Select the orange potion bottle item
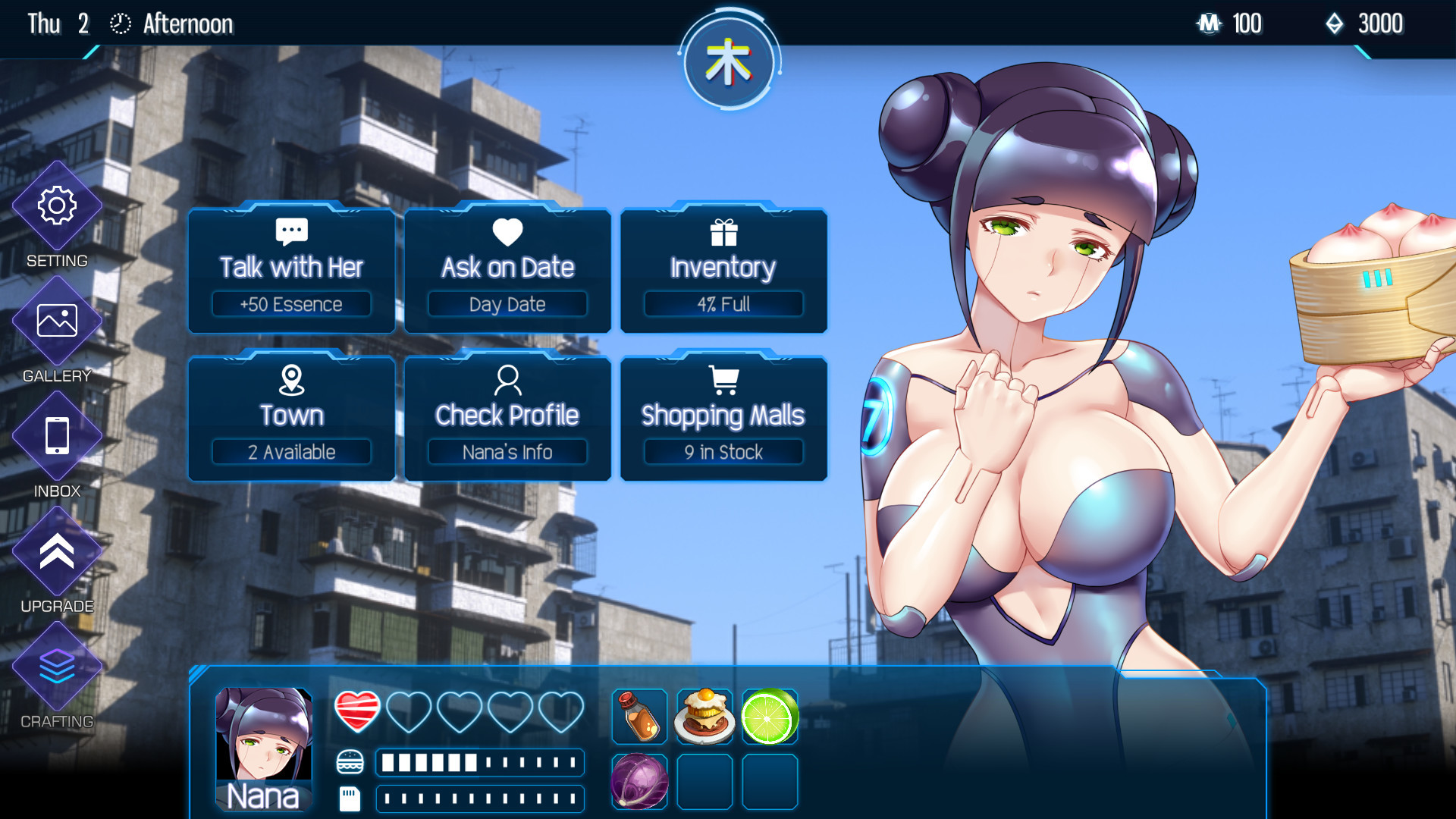The width and height of the screenshot is (1456, 819). [x=639, y=717]
